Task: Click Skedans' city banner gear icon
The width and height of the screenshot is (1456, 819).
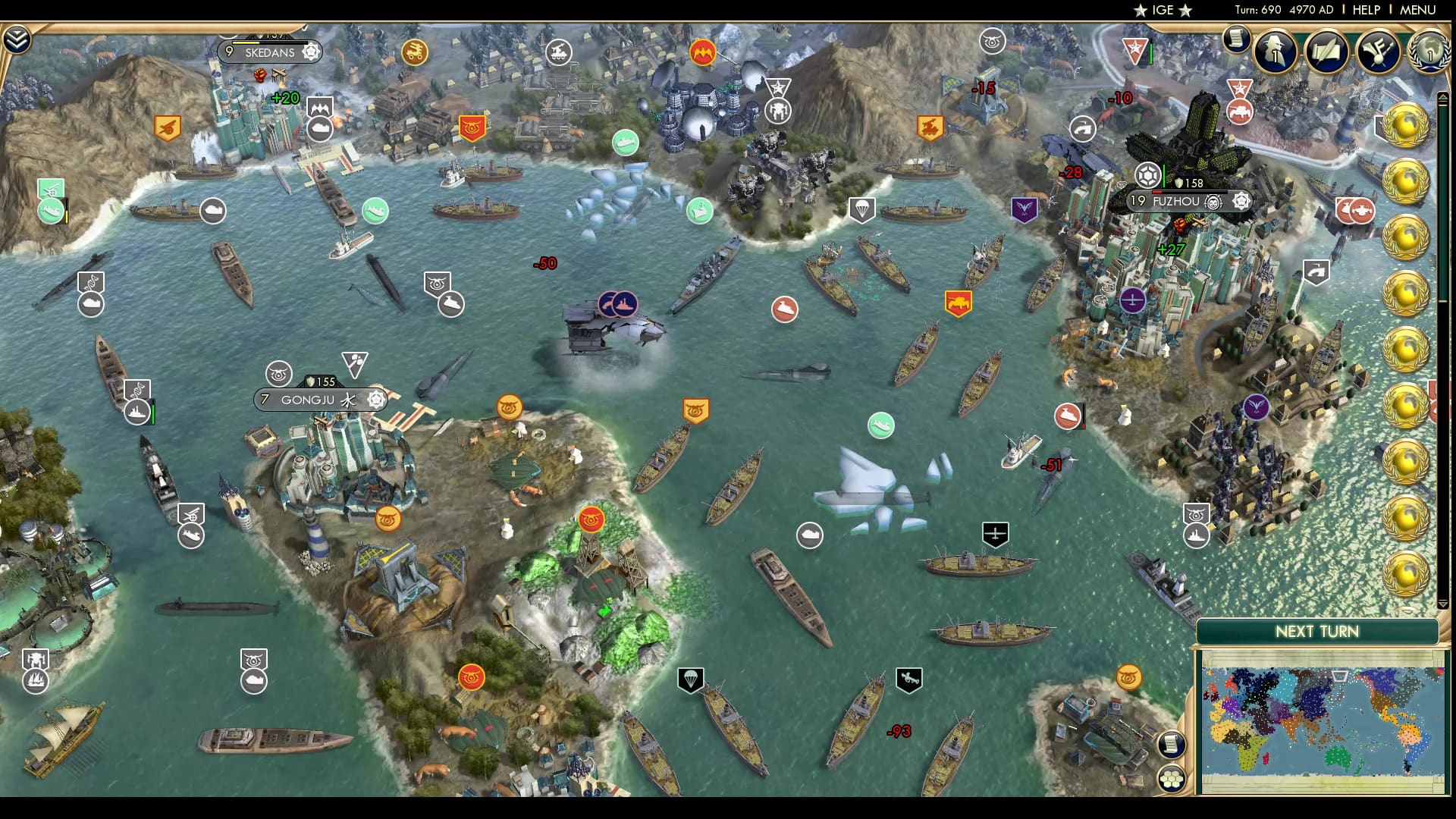Action: tap(309, 52)
